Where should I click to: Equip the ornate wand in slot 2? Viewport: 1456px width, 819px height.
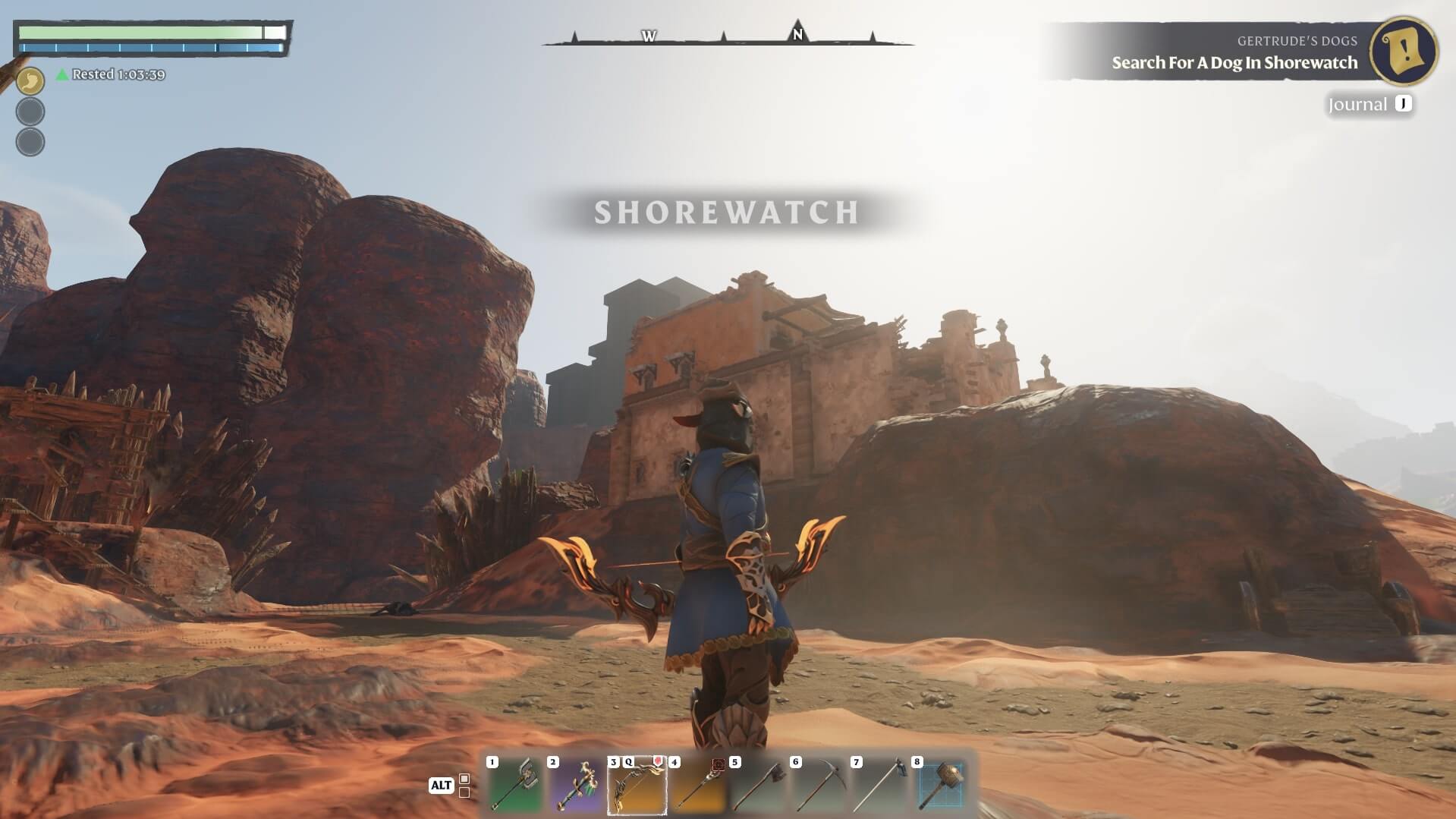click(x=576, y=785)
